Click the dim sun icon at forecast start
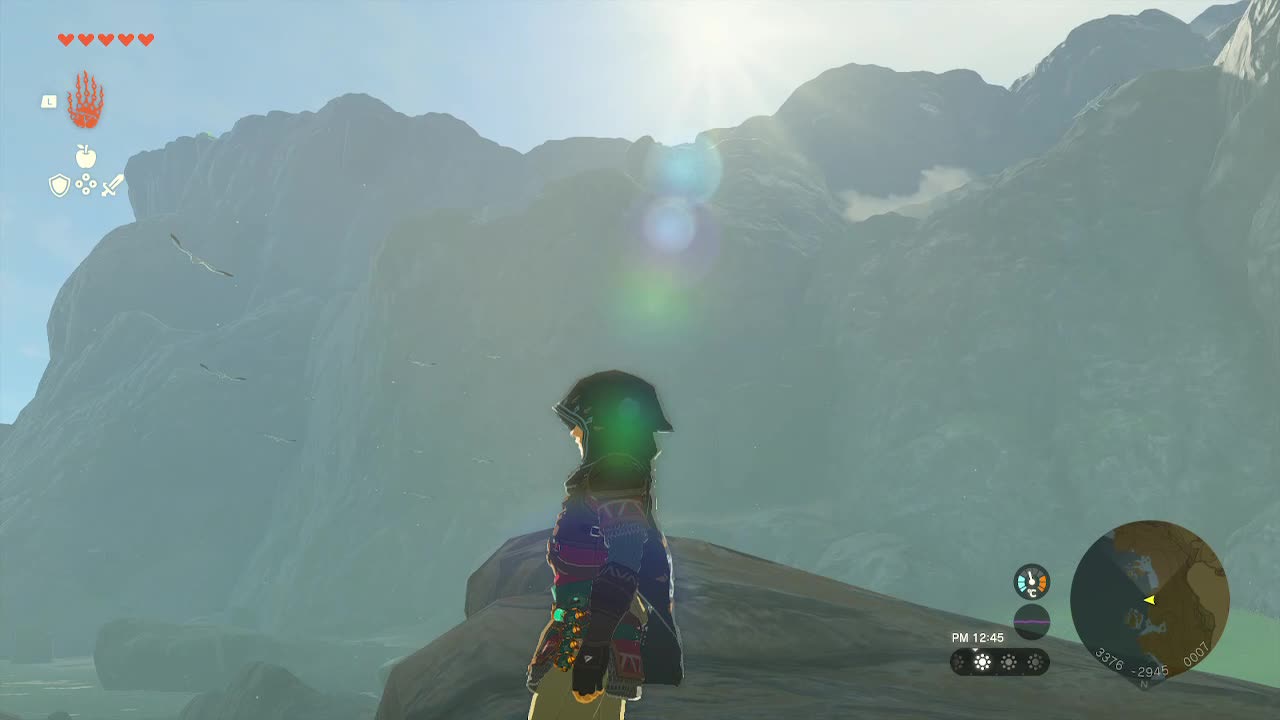This screenshot has height=720, width=1280. point(957,661)
